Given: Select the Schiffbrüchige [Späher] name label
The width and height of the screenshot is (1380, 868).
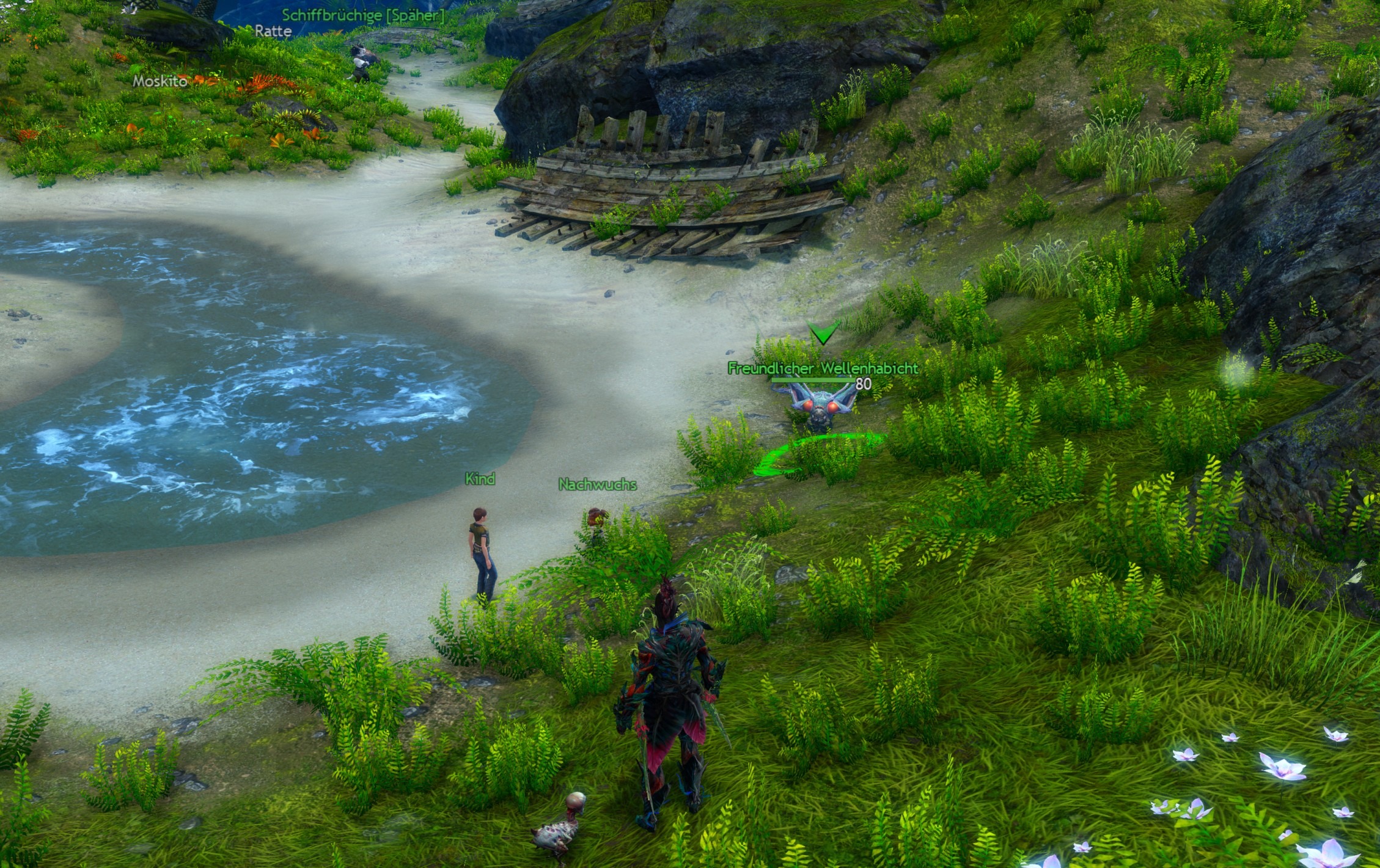Looking at the screenshot, I should (x=363, y=15).
